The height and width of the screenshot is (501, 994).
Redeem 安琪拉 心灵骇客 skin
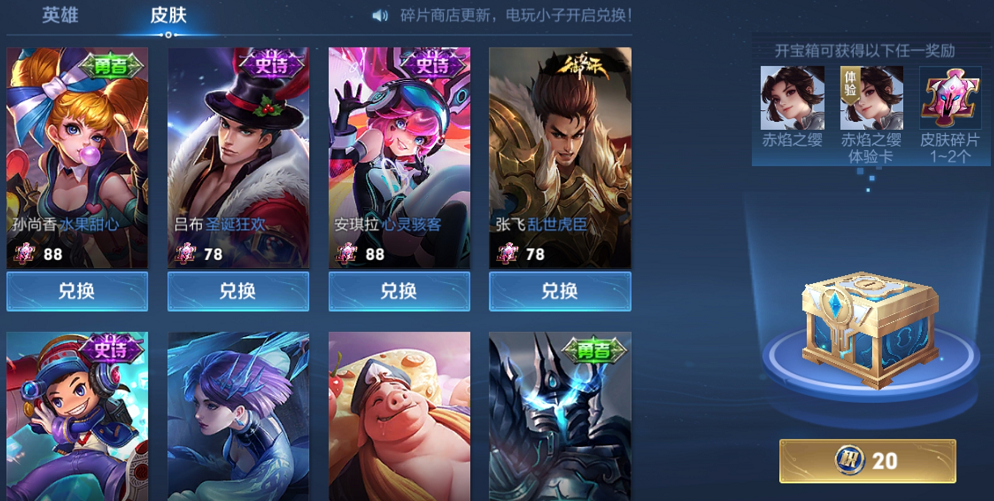[x=399, y=291]
